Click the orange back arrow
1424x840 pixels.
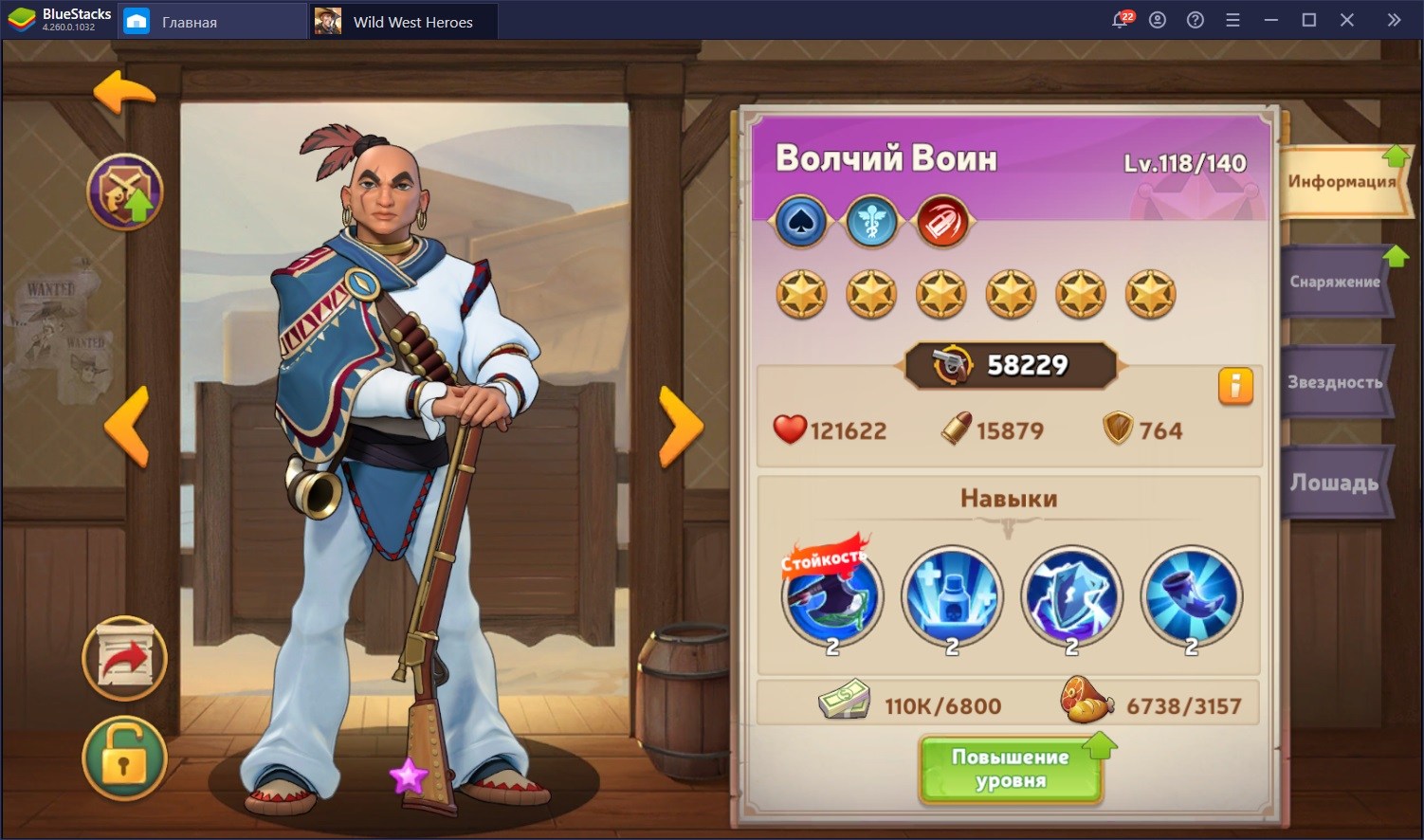coord(124,93)
